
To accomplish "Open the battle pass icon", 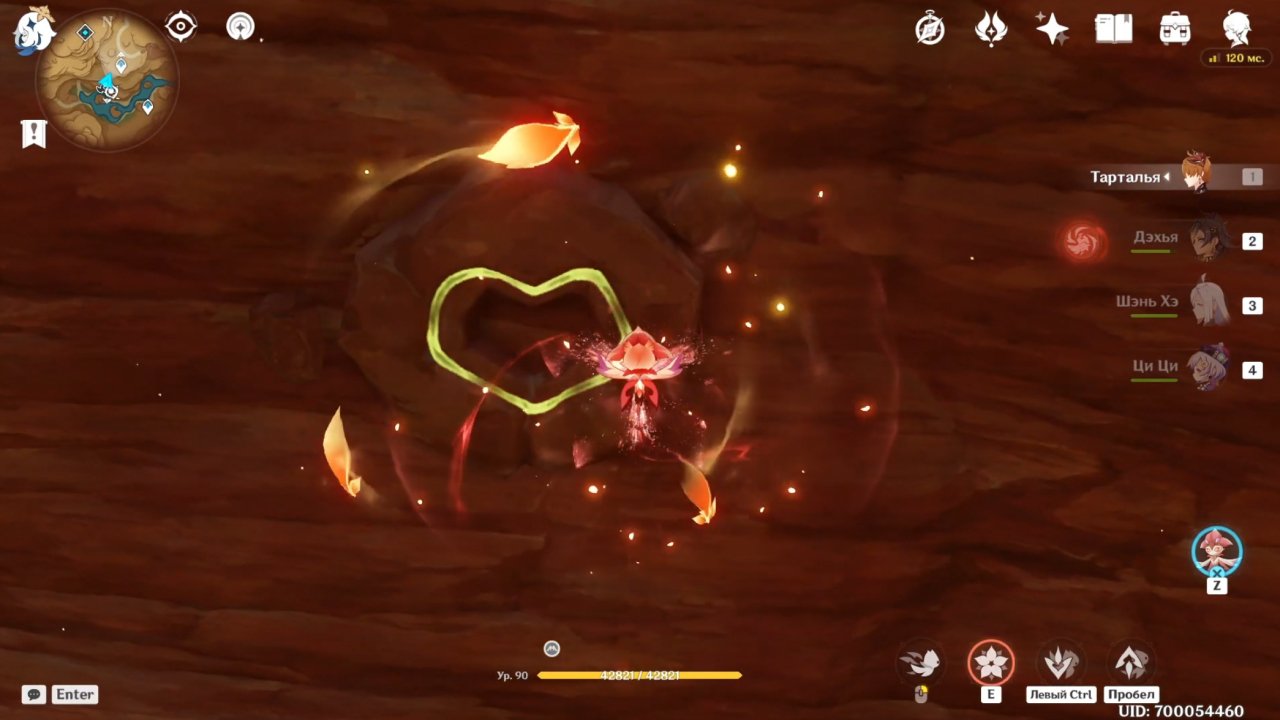I will (x=991, y=29).
